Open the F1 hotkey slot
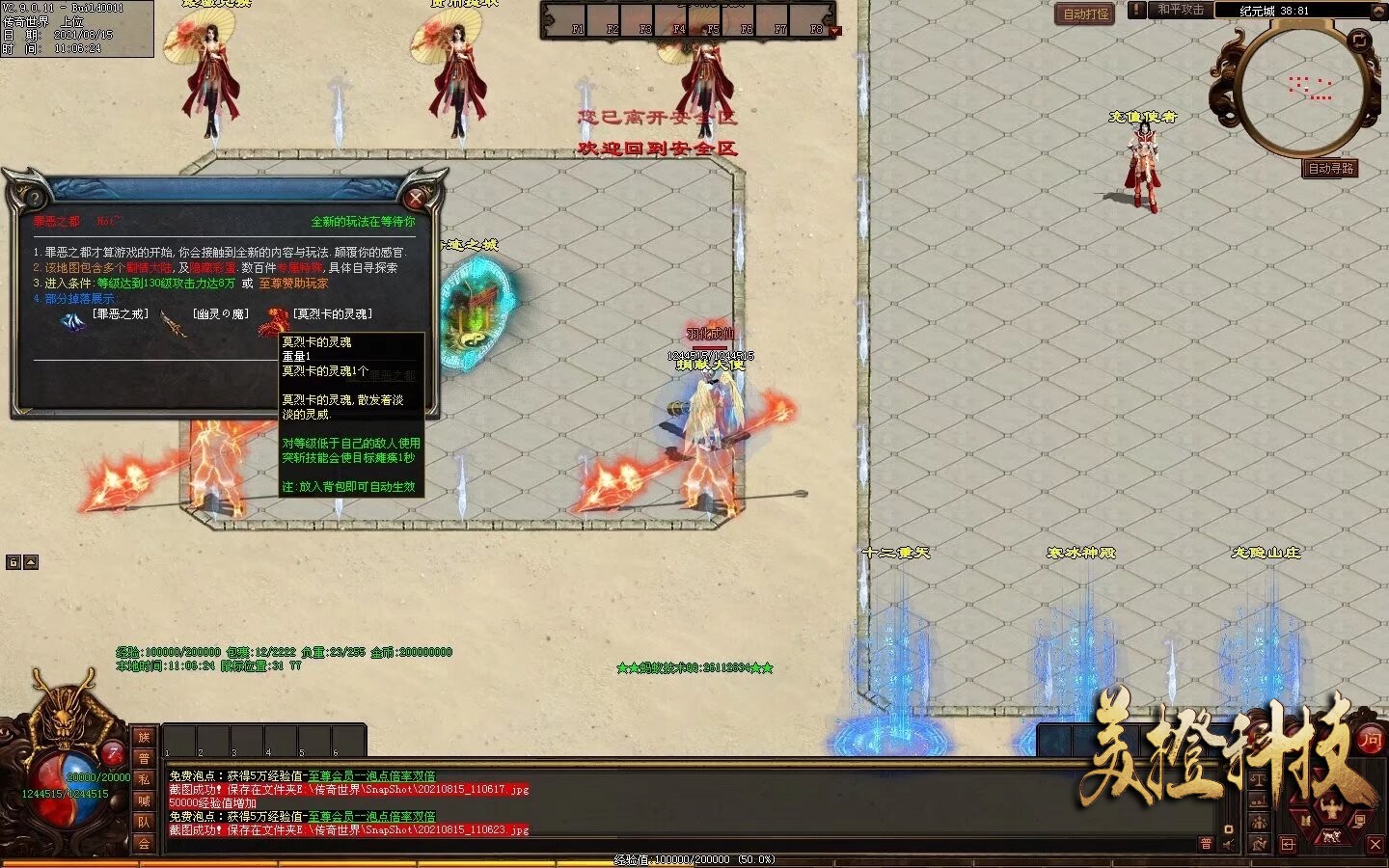Screen dimensions: 1389x868 point(577,21)
